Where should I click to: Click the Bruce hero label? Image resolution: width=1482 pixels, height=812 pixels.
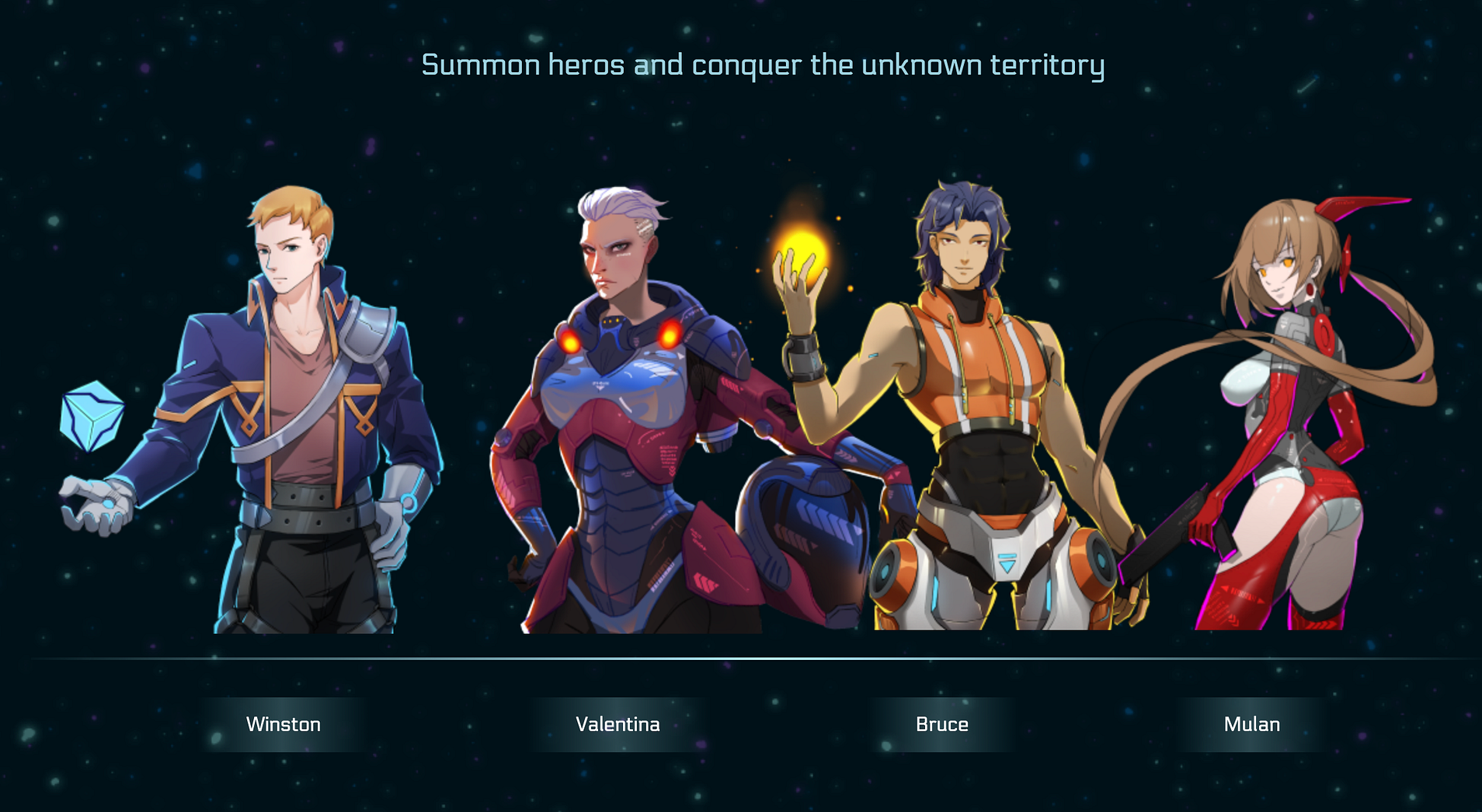pos(941,724)
